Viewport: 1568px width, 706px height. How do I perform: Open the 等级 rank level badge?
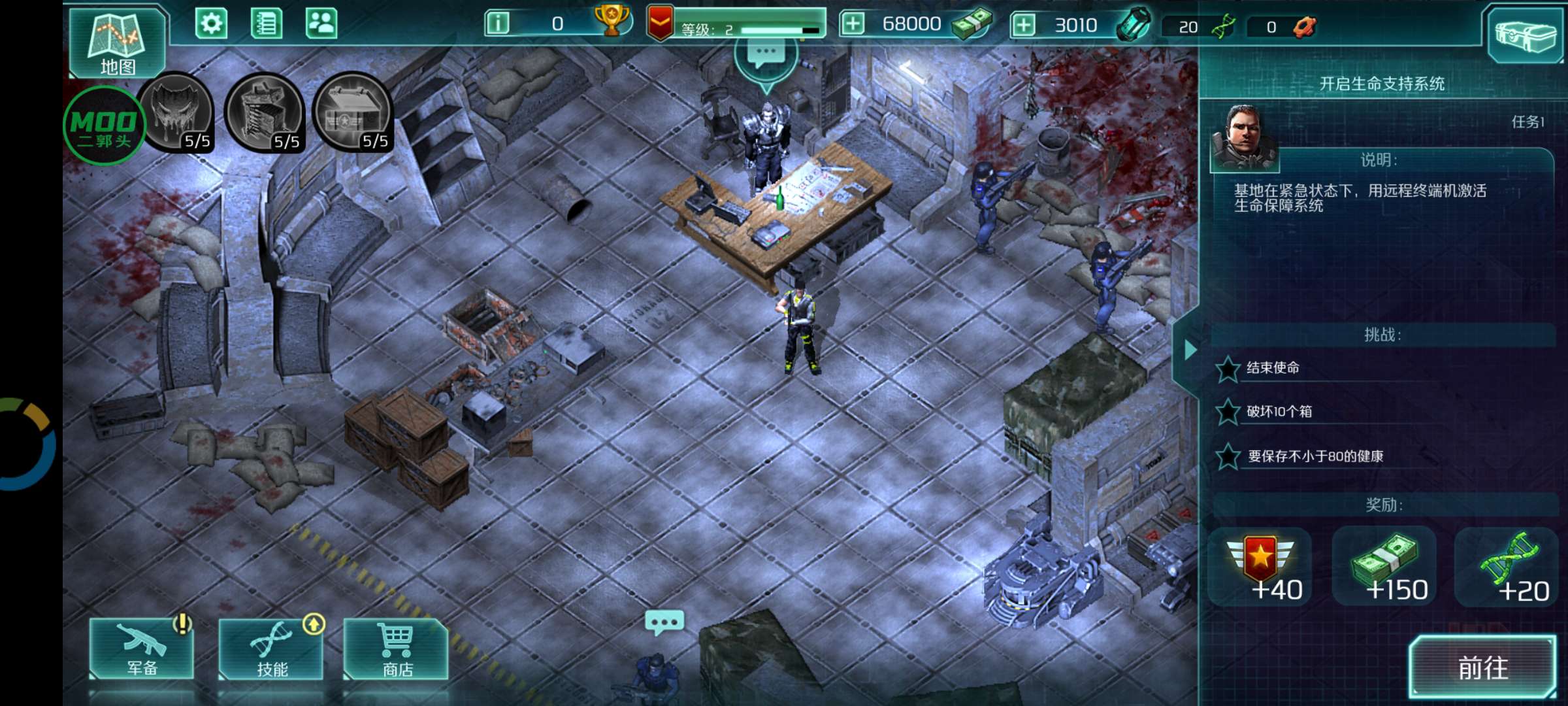(660, 24)
